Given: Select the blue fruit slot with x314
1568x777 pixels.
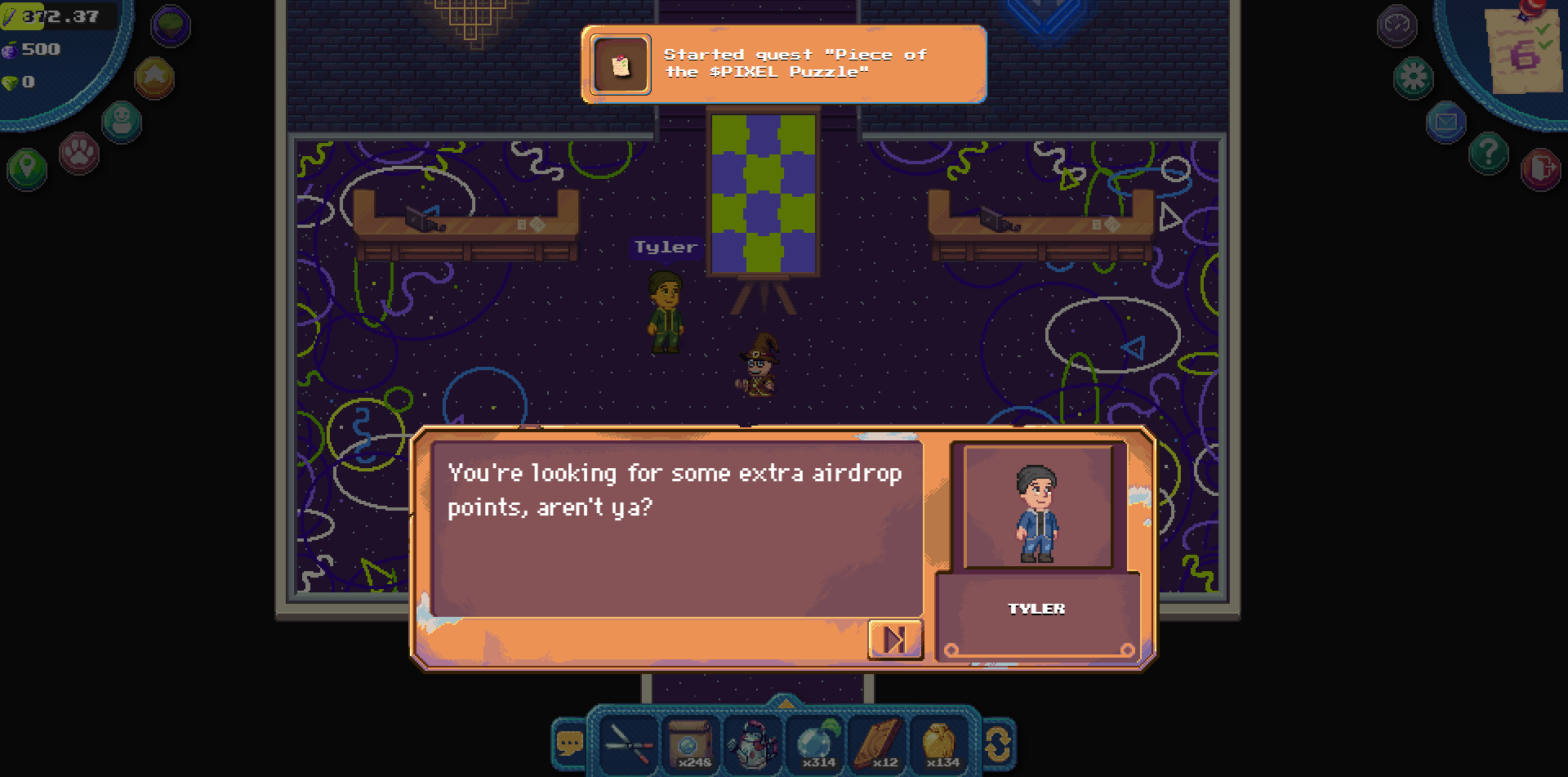Looking at the screenshot, I should pyautogui.click(x=817, y=744).
